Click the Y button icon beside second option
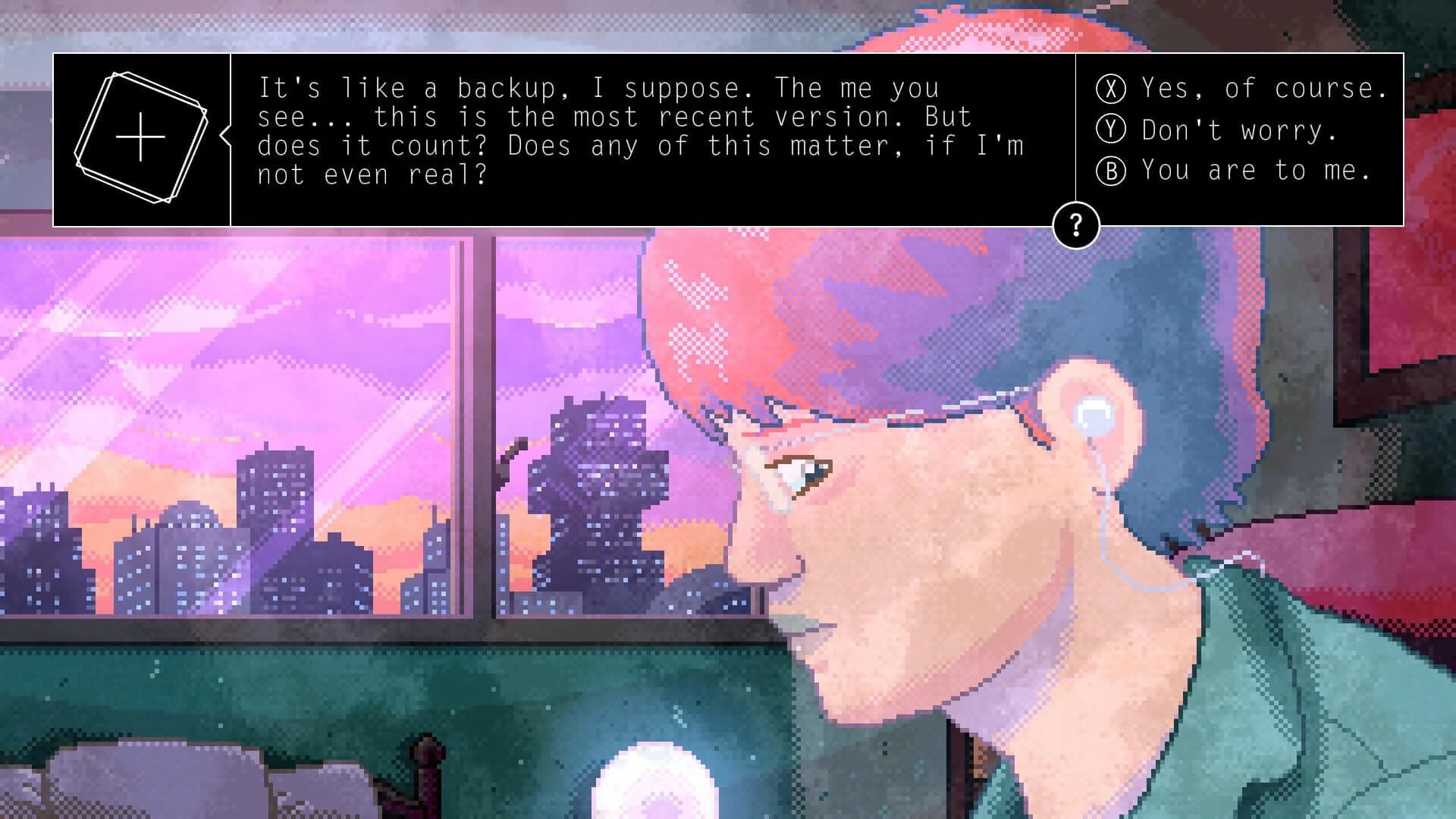The image size is (1456, 819). pyautogui.click(x=1111, y=129)
